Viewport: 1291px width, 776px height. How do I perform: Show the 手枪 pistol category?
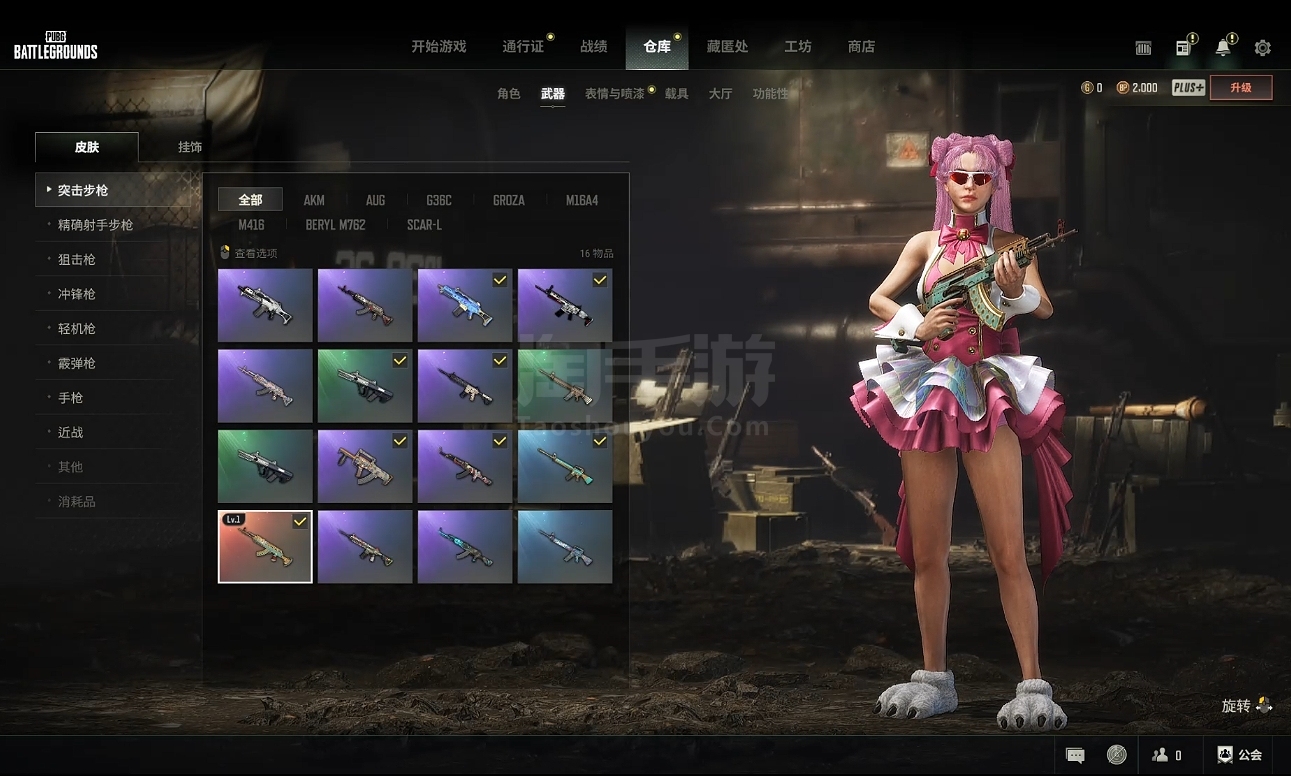(x=71, y=398)
